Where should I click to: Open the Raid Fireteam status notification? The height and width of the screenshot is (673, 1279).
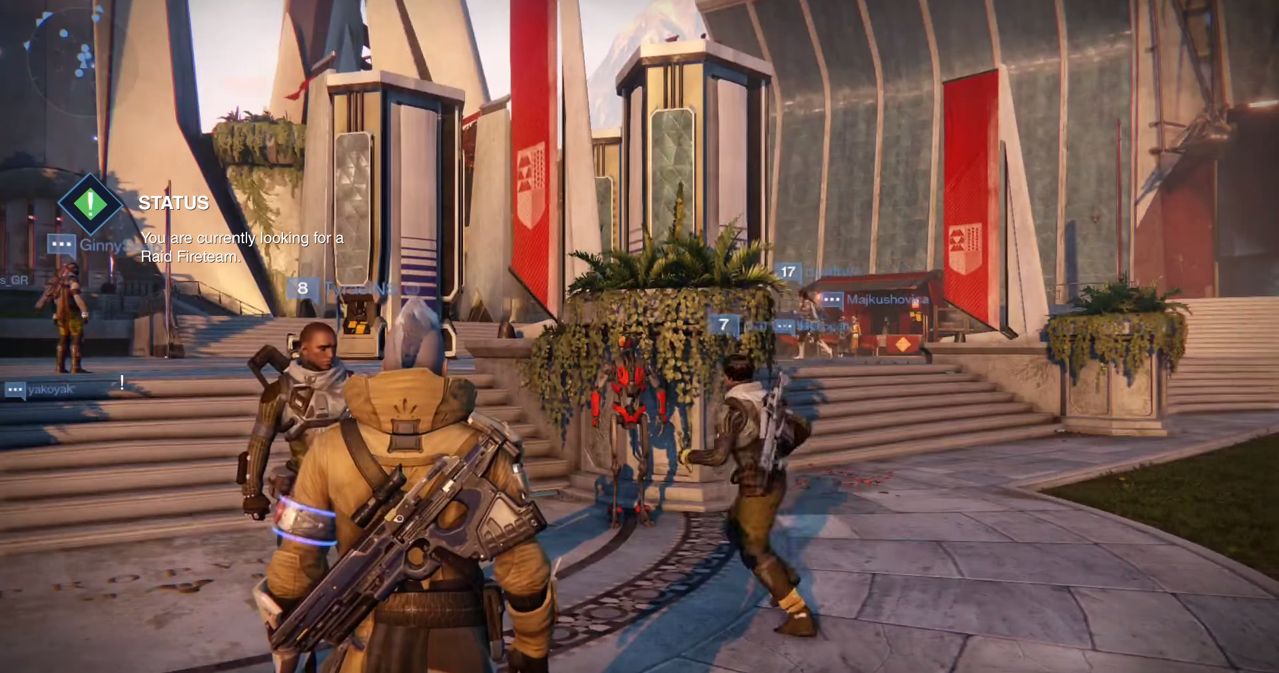pos(241,246)
